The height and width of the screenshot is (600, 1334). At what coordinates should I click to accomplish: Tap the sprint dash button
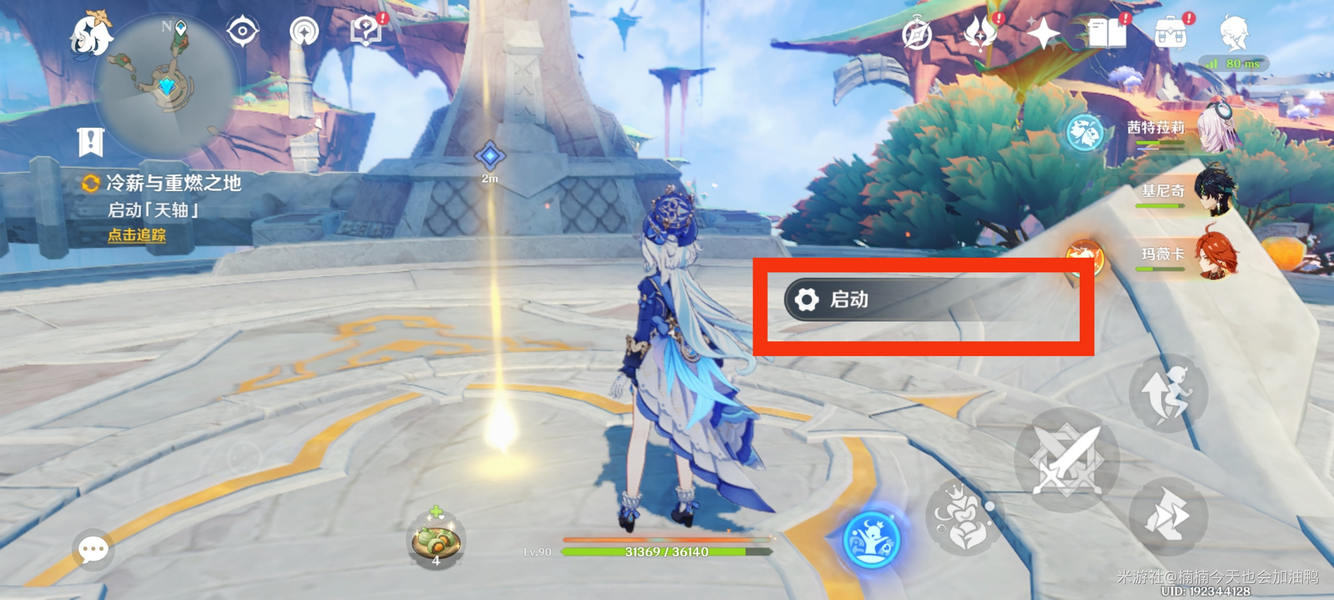(1168, 516)
